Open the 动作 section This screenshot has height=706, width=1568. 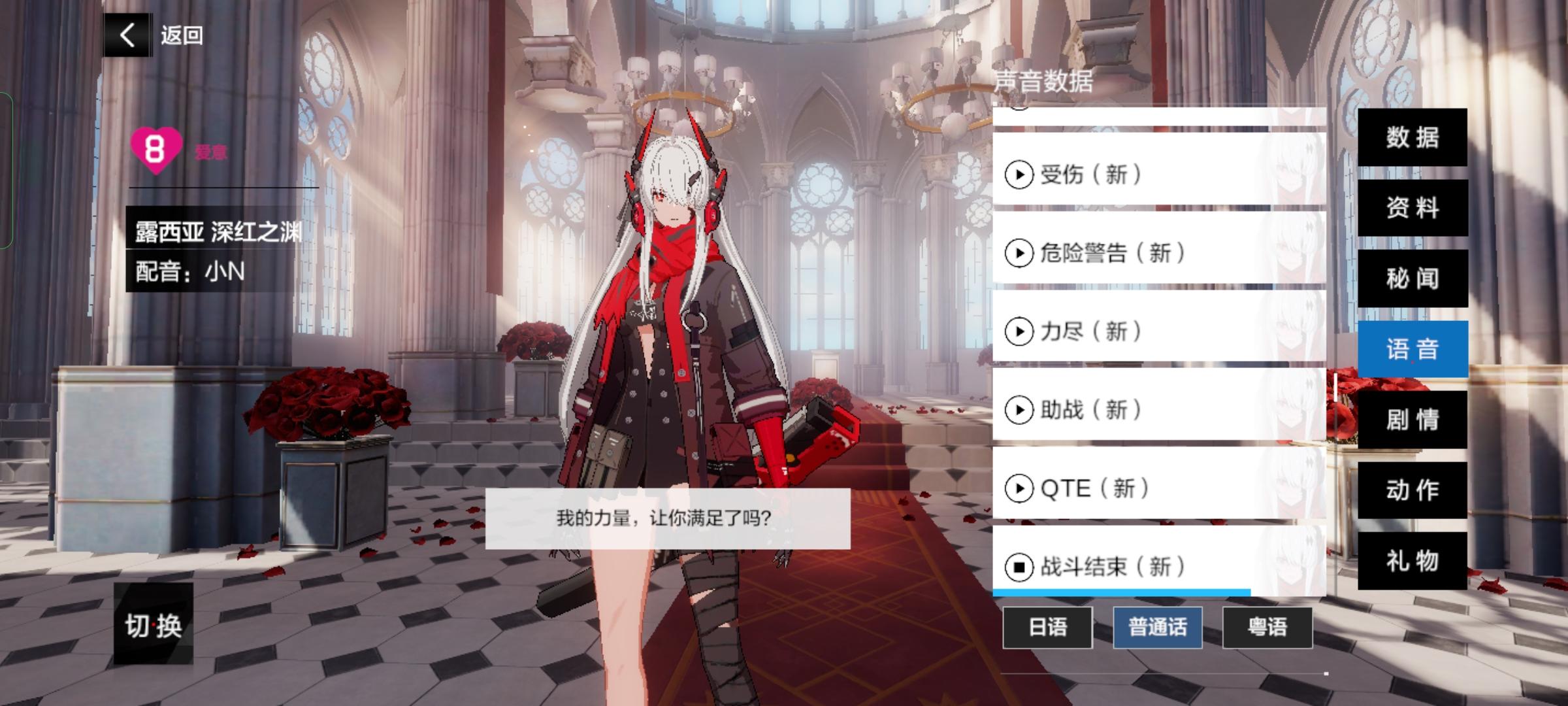1413,492
